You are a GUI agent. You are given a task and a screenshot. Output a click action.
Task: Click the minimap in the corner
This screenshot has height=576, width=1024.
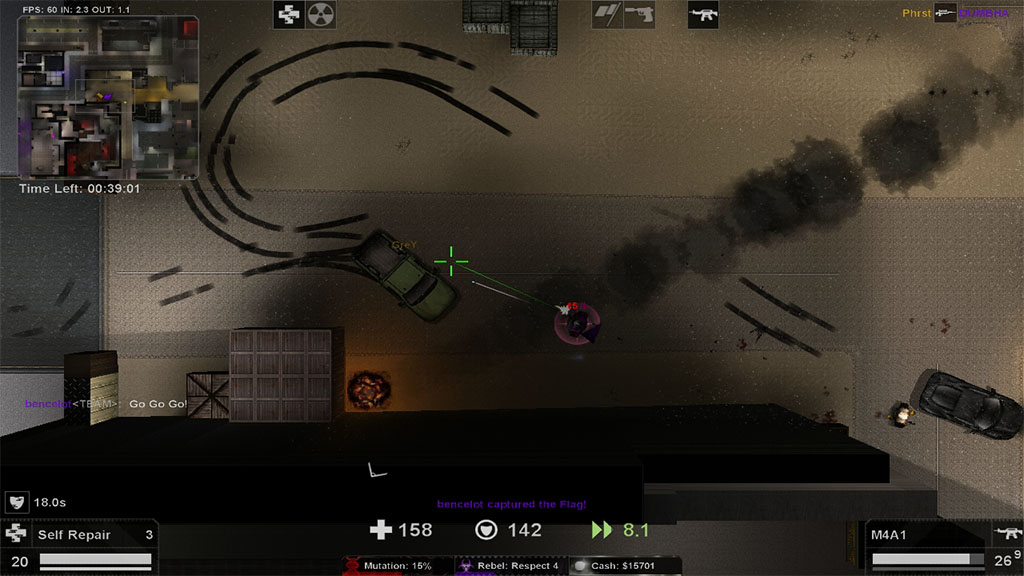point(108,97)
